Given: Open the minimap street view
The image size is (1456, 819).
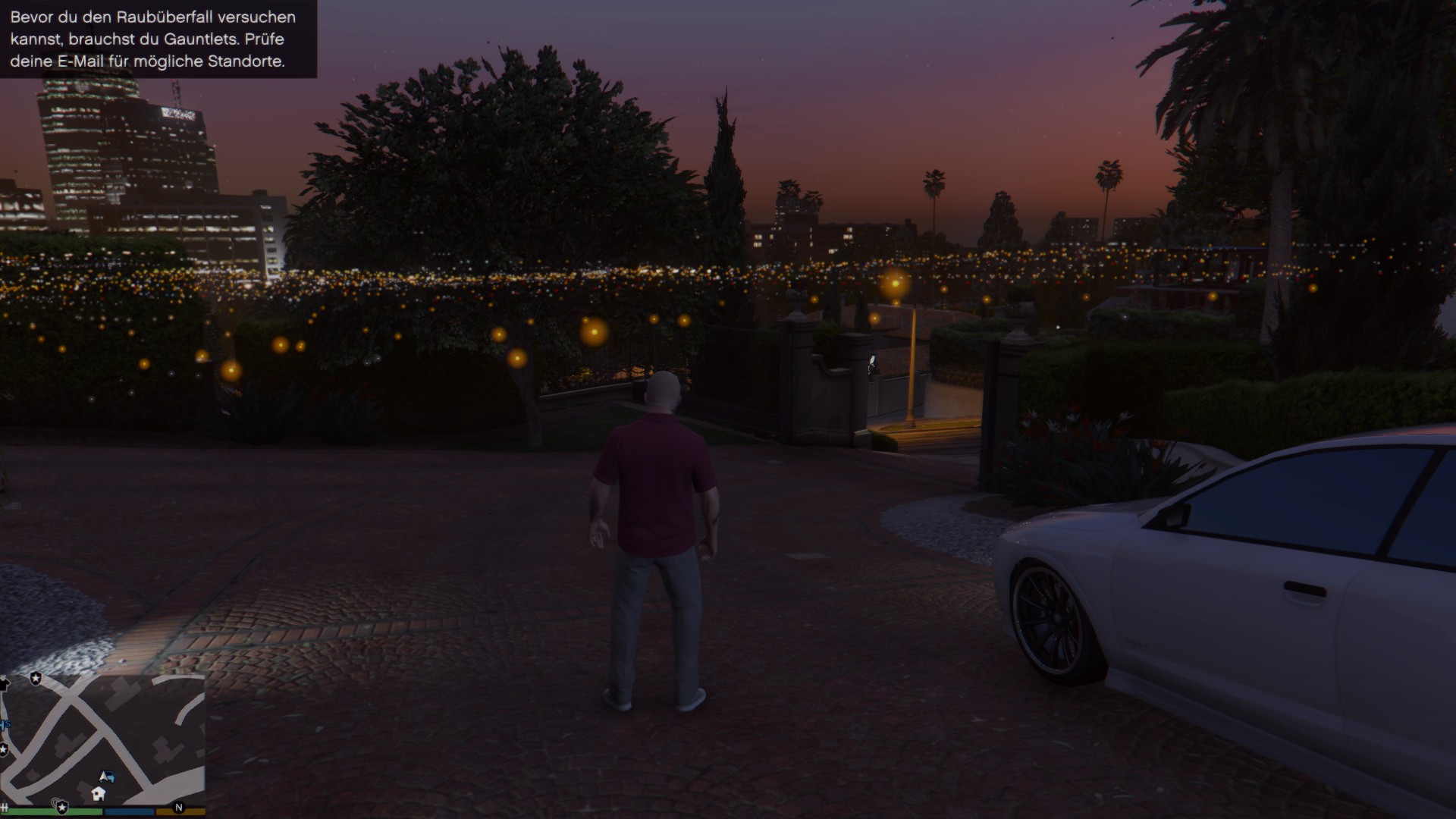Looking at the screenshot, I should pyautogui.click(x=102, y=739).
